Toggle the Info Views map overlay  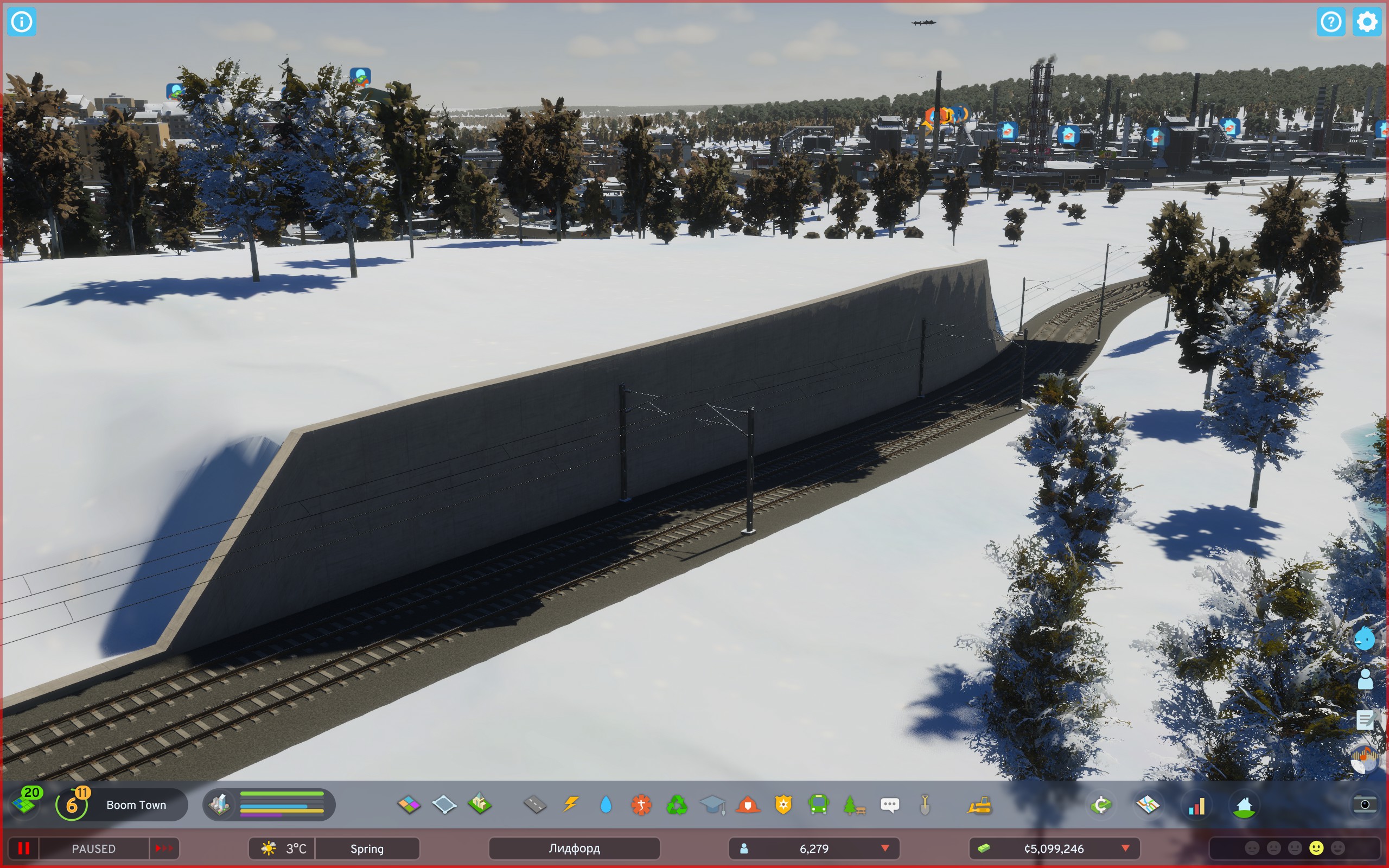1150,805
